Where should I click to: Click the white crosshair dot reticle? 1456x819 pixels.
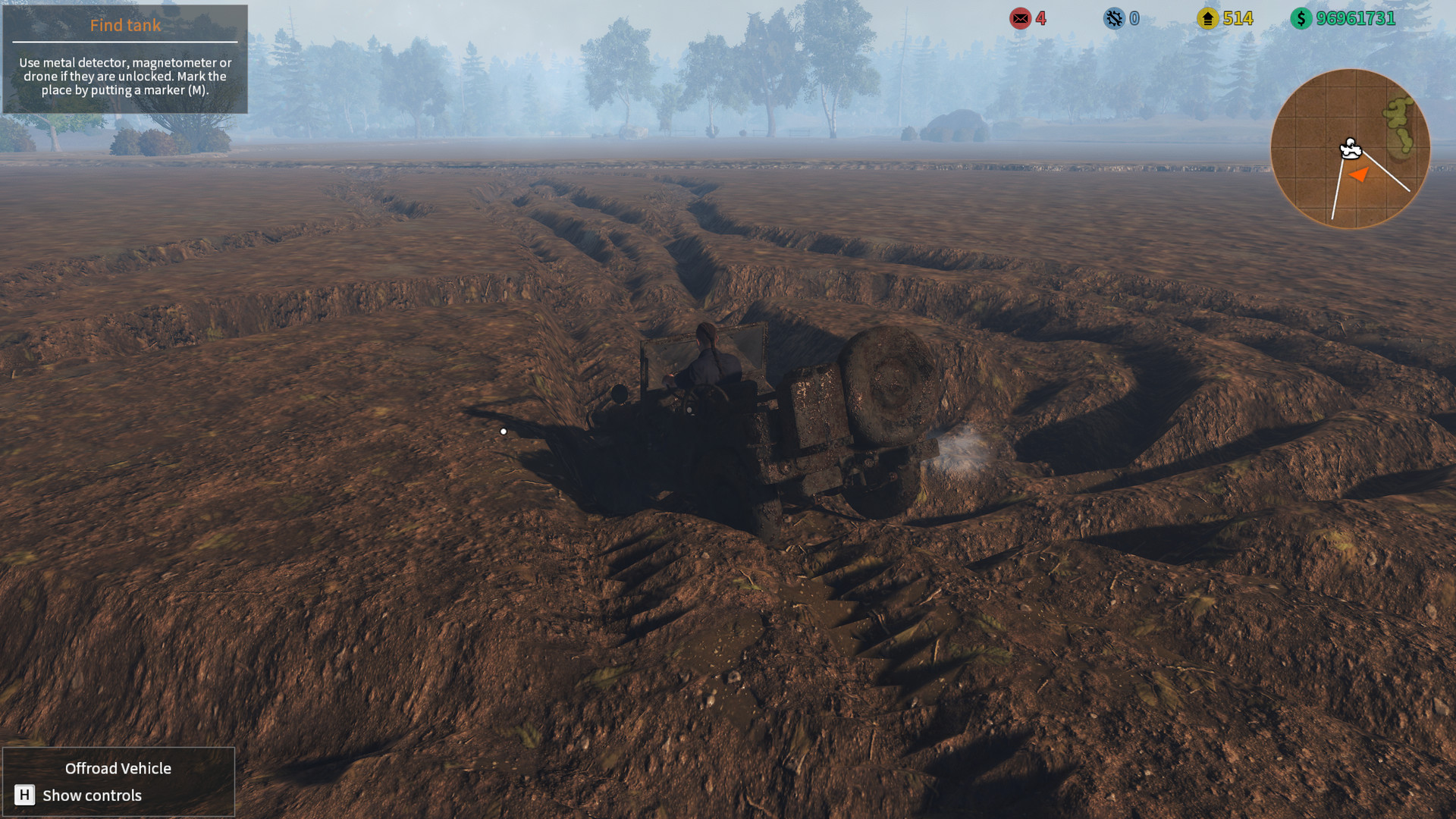[503, 430]
